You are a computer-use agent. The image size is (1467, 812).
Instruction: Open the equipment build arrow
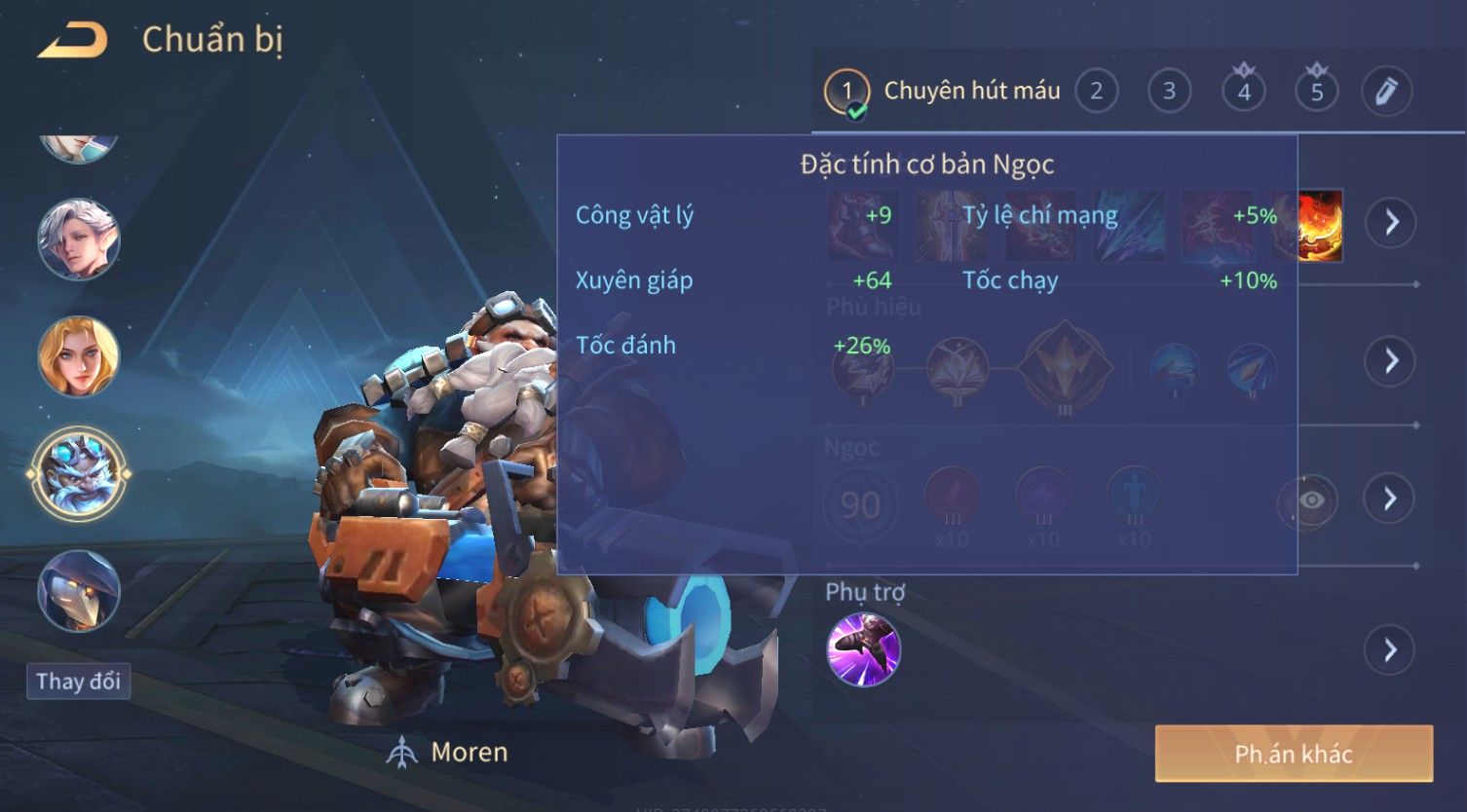pyautogui.click(x=1391, y=222)
